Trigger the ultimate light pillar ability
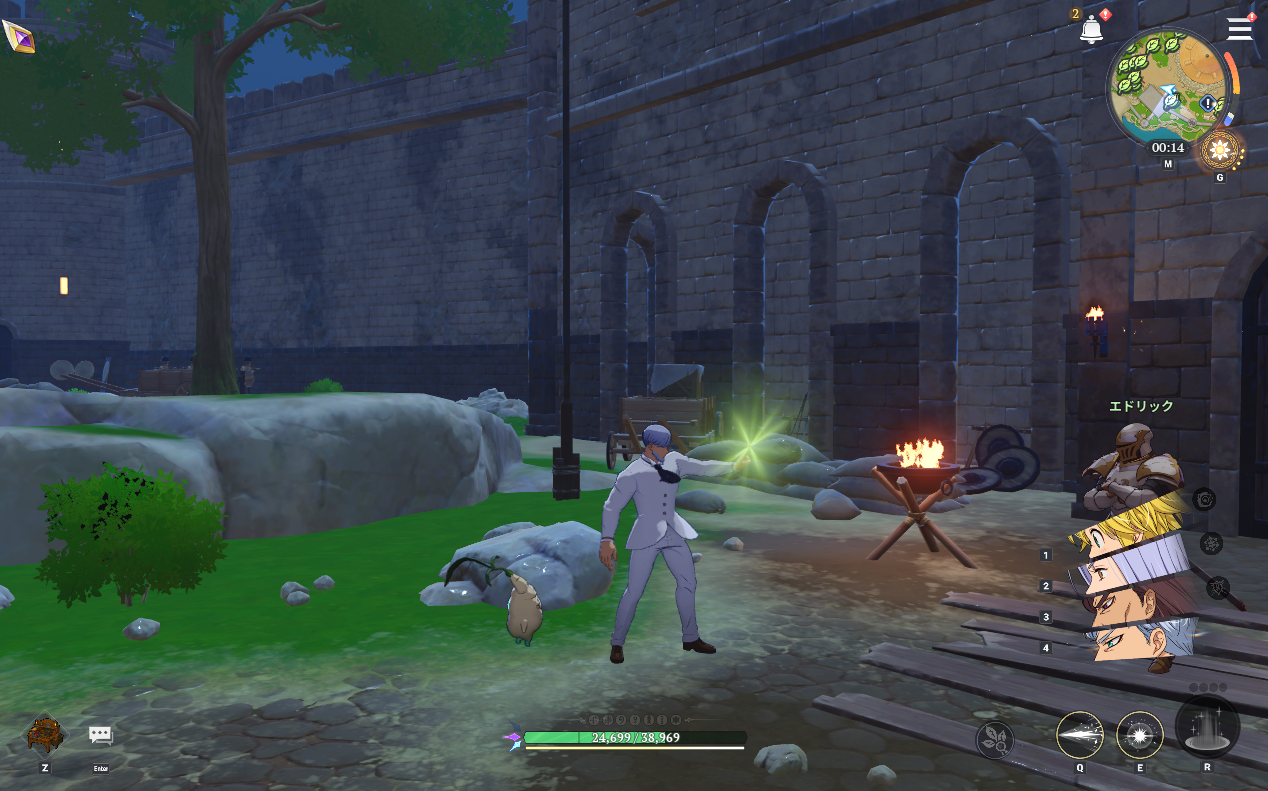Viewport: 1268px width, 791px height. 1207,727
